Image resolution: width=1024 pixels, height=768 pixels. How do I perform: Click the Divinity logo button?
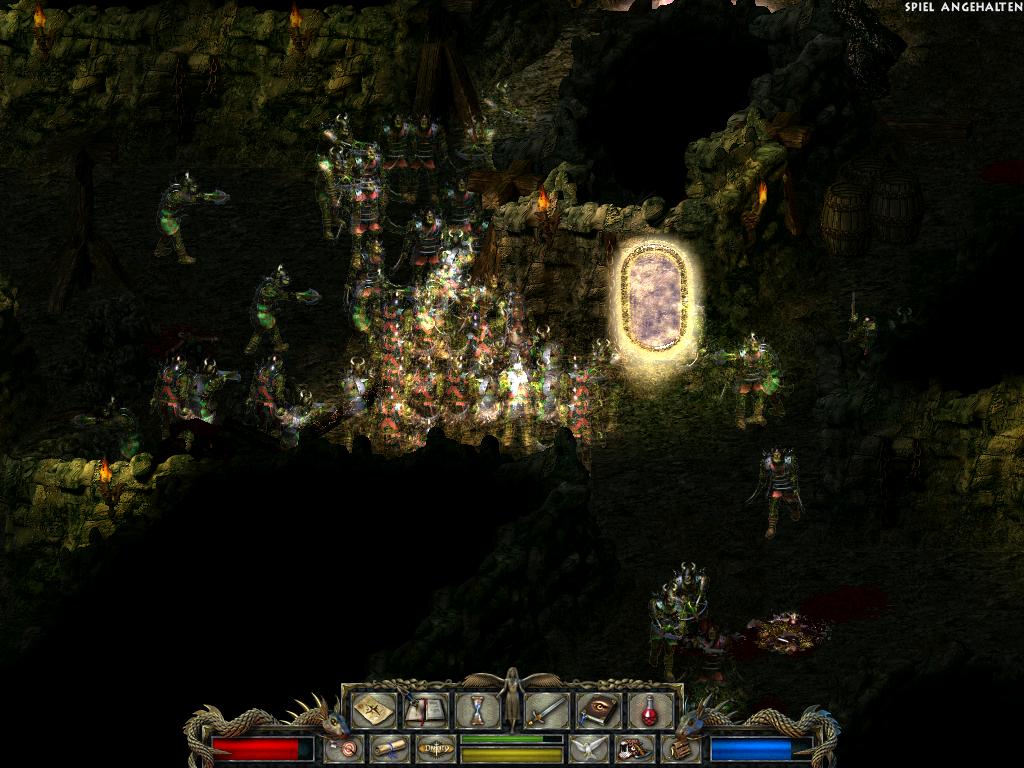point(435,747)
